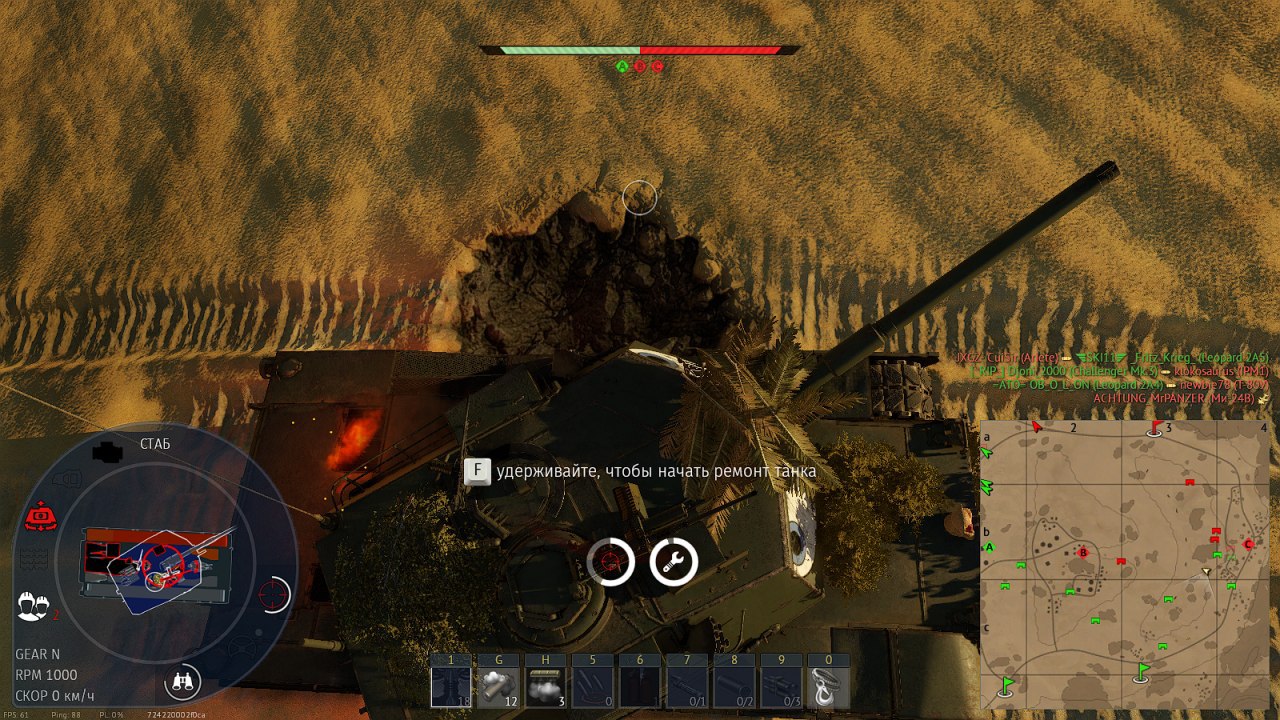
Task: Open the tactical minimap
Action: point(1125,563)
